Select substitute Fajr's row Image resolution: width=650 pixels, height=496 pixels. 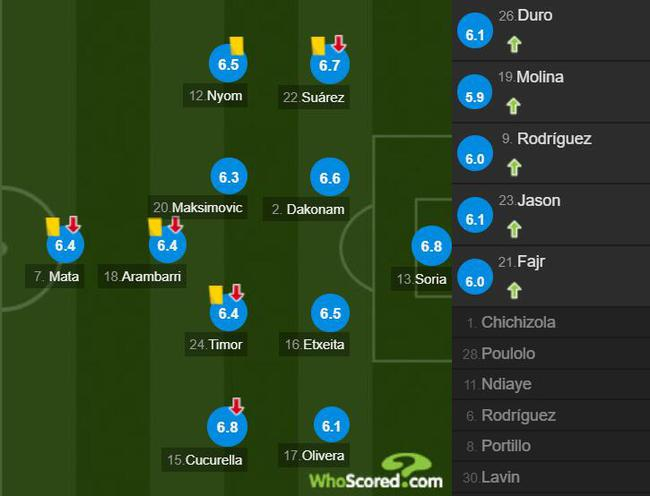tap(550, 275)
